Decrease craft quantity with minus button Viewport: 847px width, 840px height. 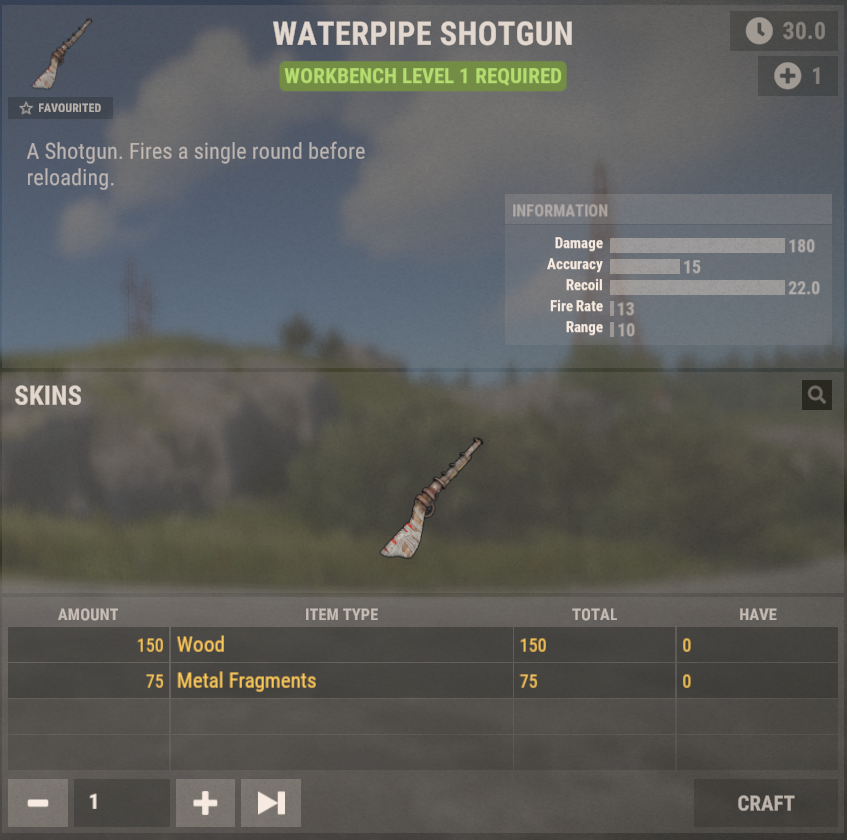(38, 803)
